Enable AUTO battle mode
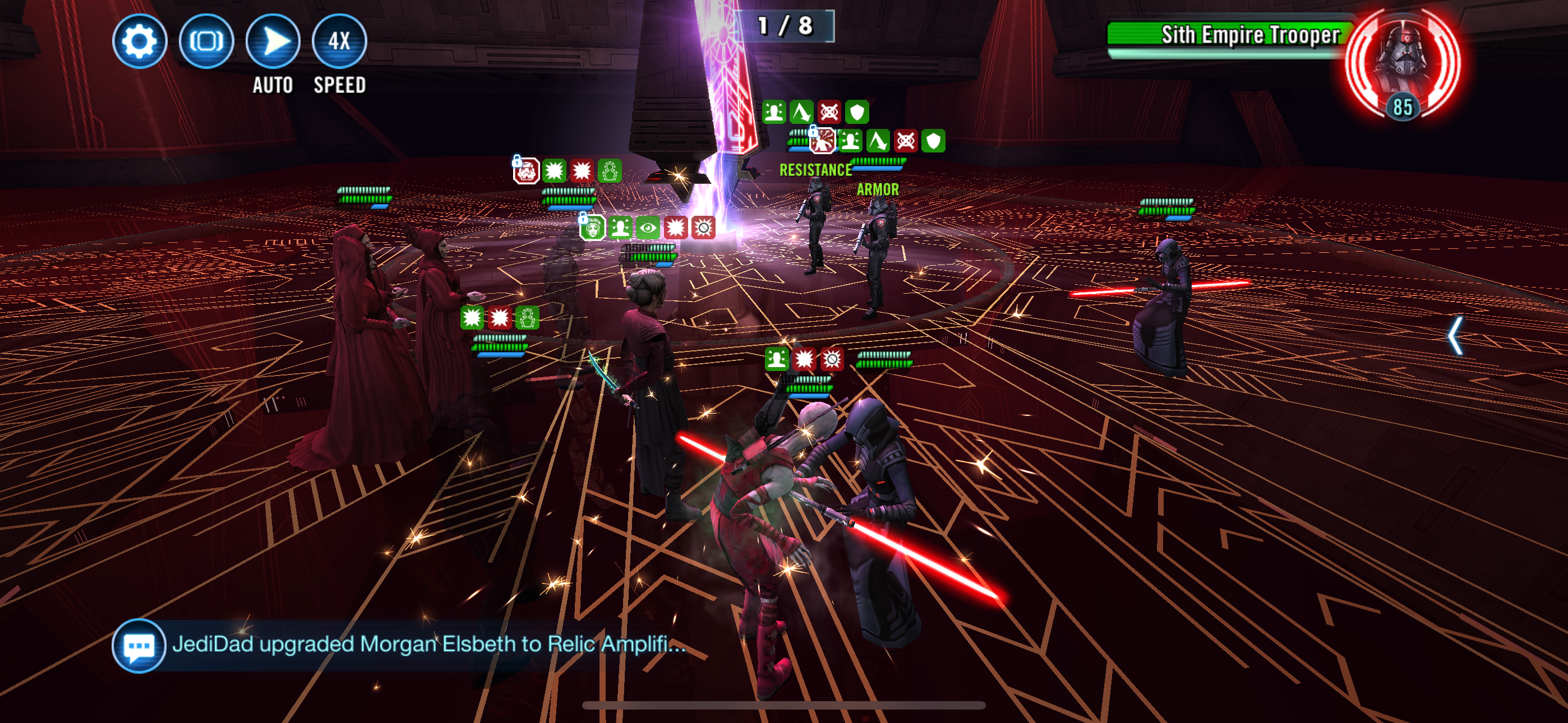 tap(273, 41)
